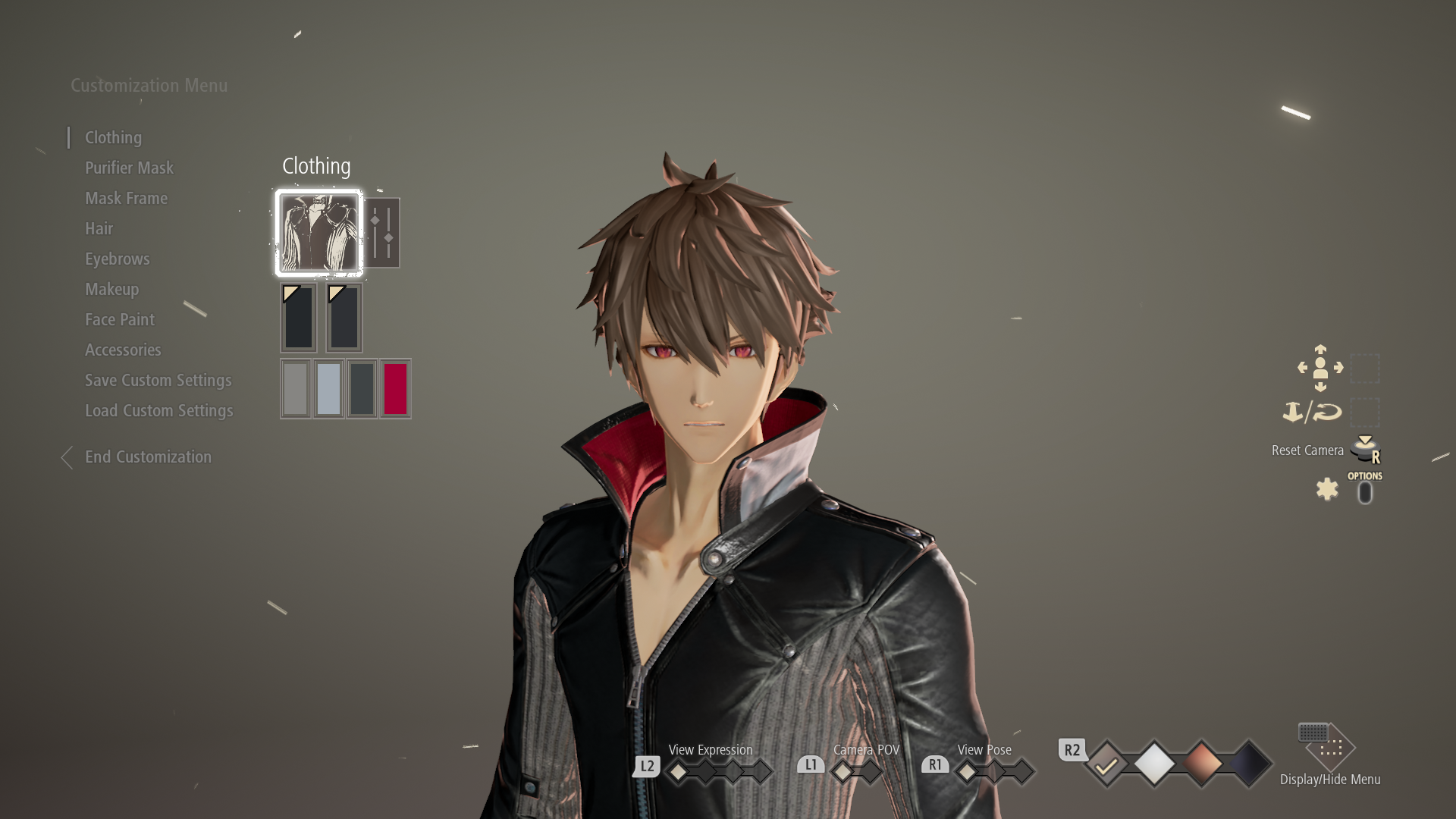The height and width of the screenshot is (819, 1456).
Task: Open the clothing adjustment sliders icon
Action: click(x=384, y=234)
